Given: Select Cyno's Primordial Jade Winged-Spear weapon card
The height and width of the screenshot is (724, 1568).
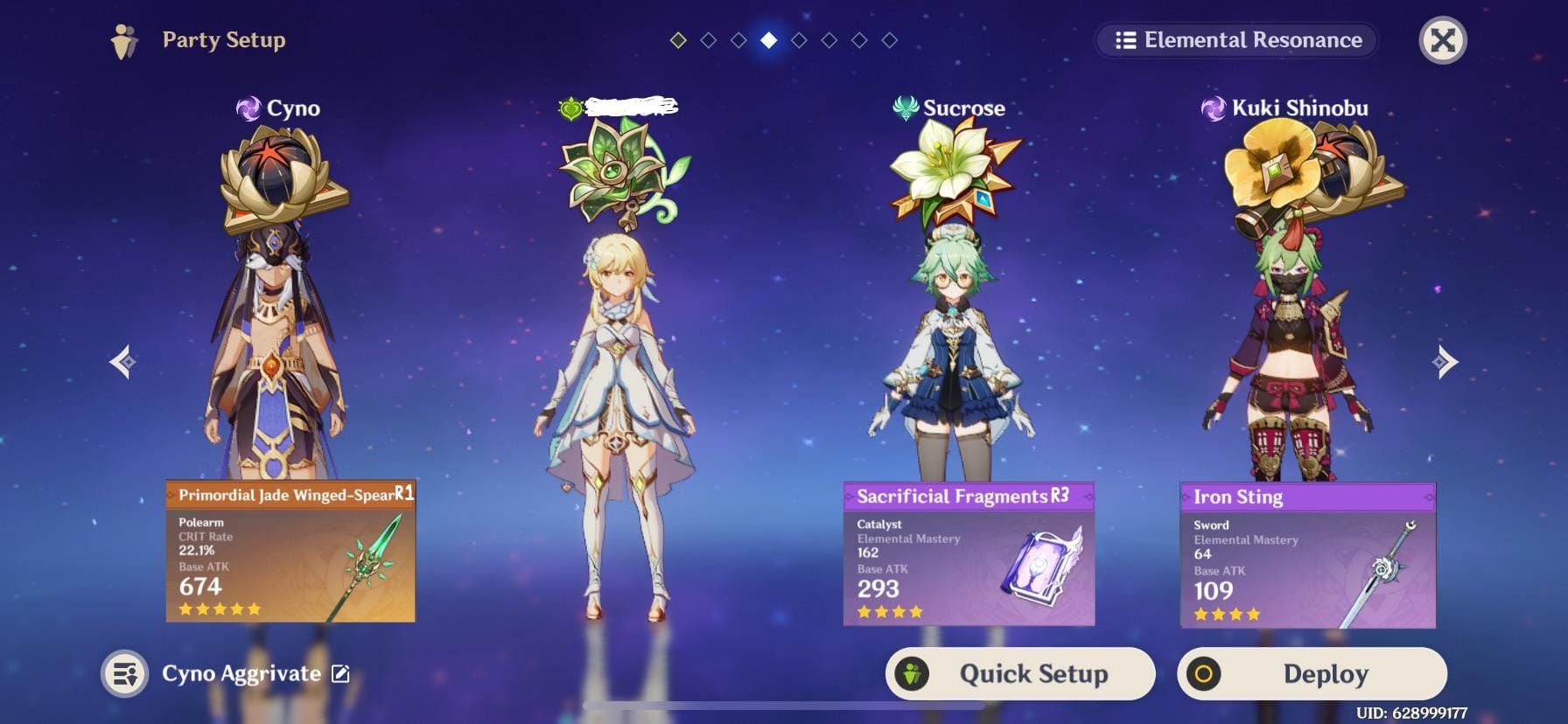Looking at the screenshot, I should (x=290, y=551).
